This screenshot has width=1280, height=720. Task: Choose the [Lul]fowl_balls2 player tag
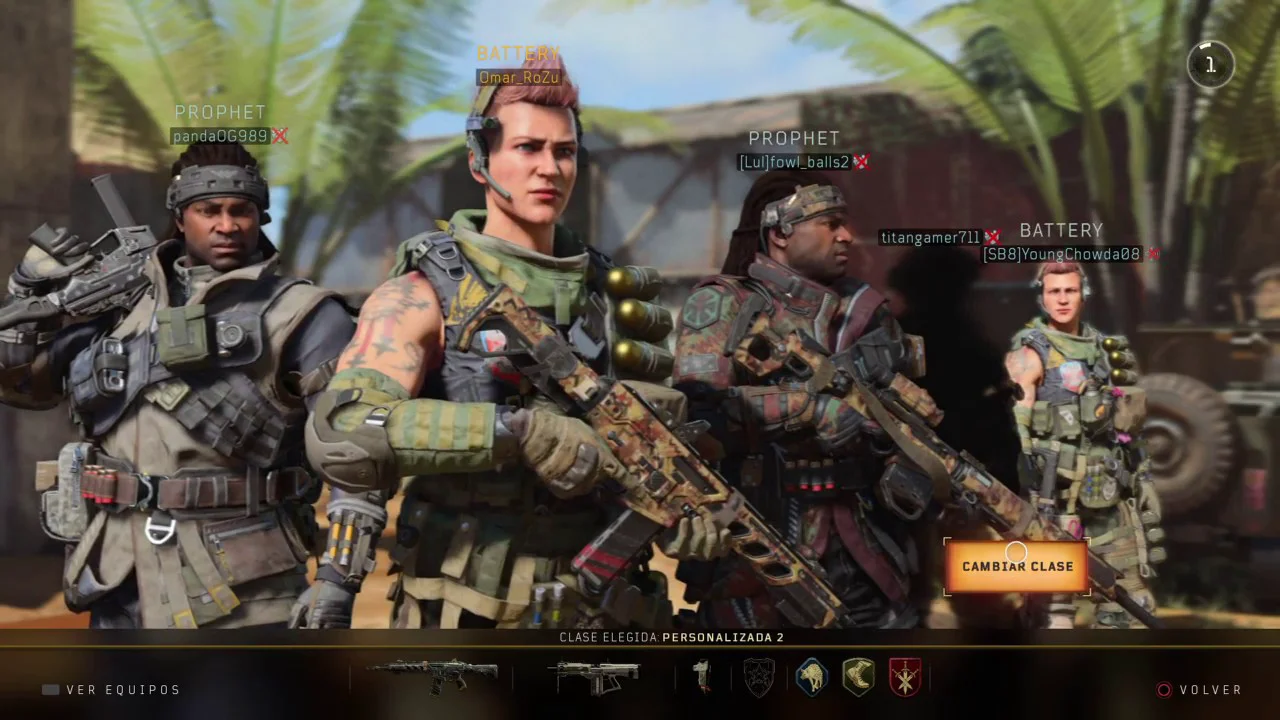click(x=794, y=162)
